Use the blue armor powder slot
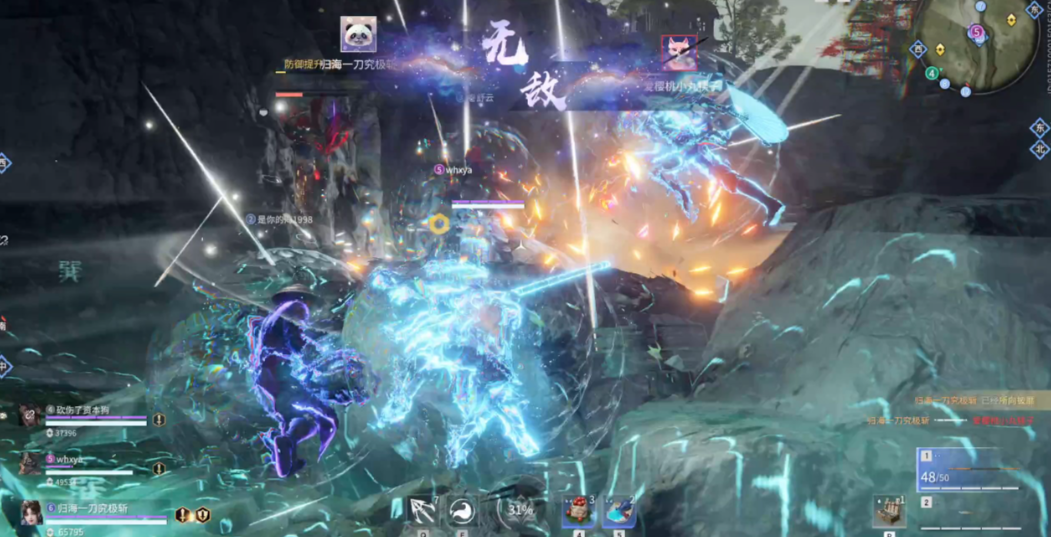 click(618, 511)
